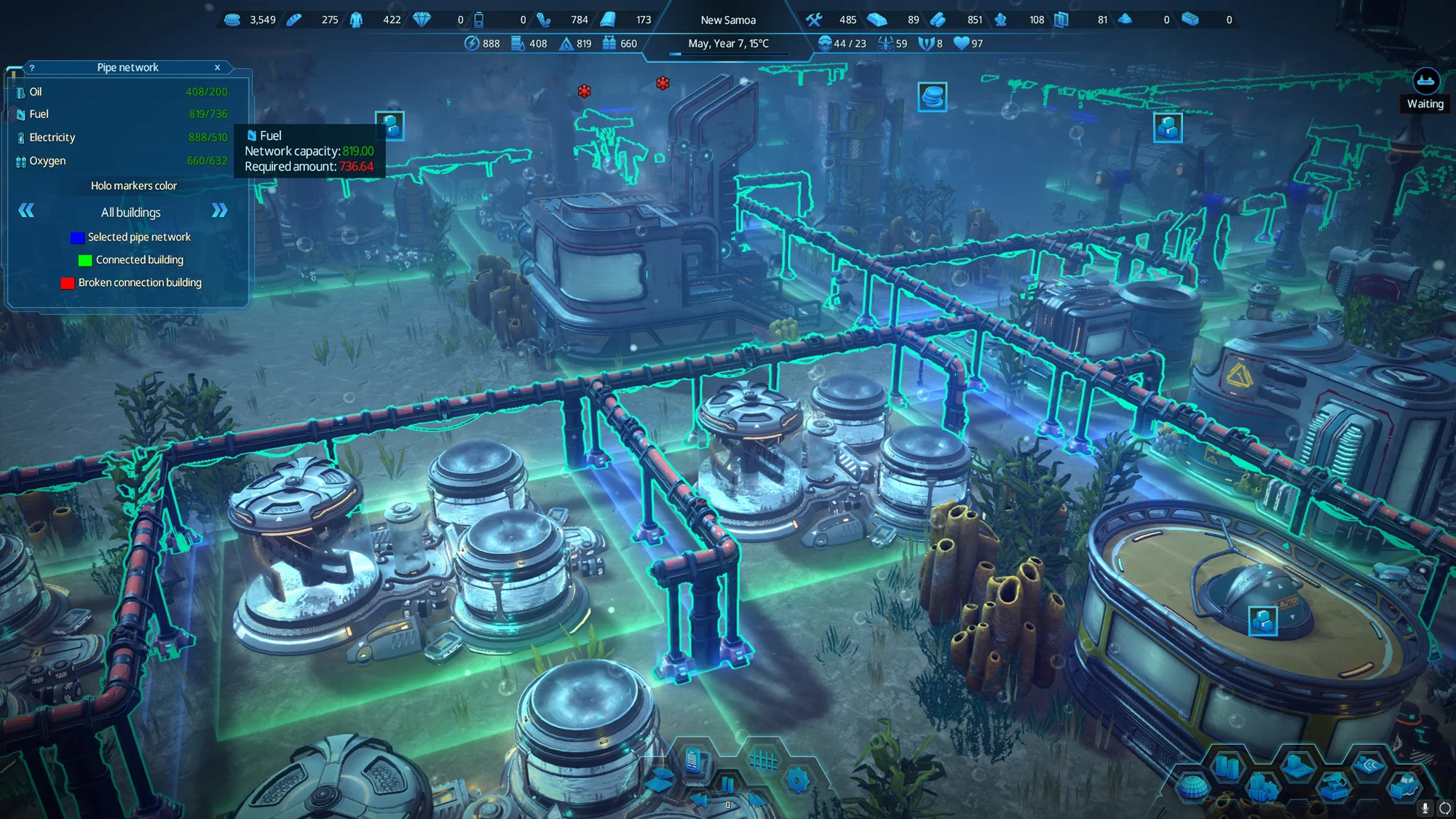Switch holo markers to next option

(x=219, y=211)
